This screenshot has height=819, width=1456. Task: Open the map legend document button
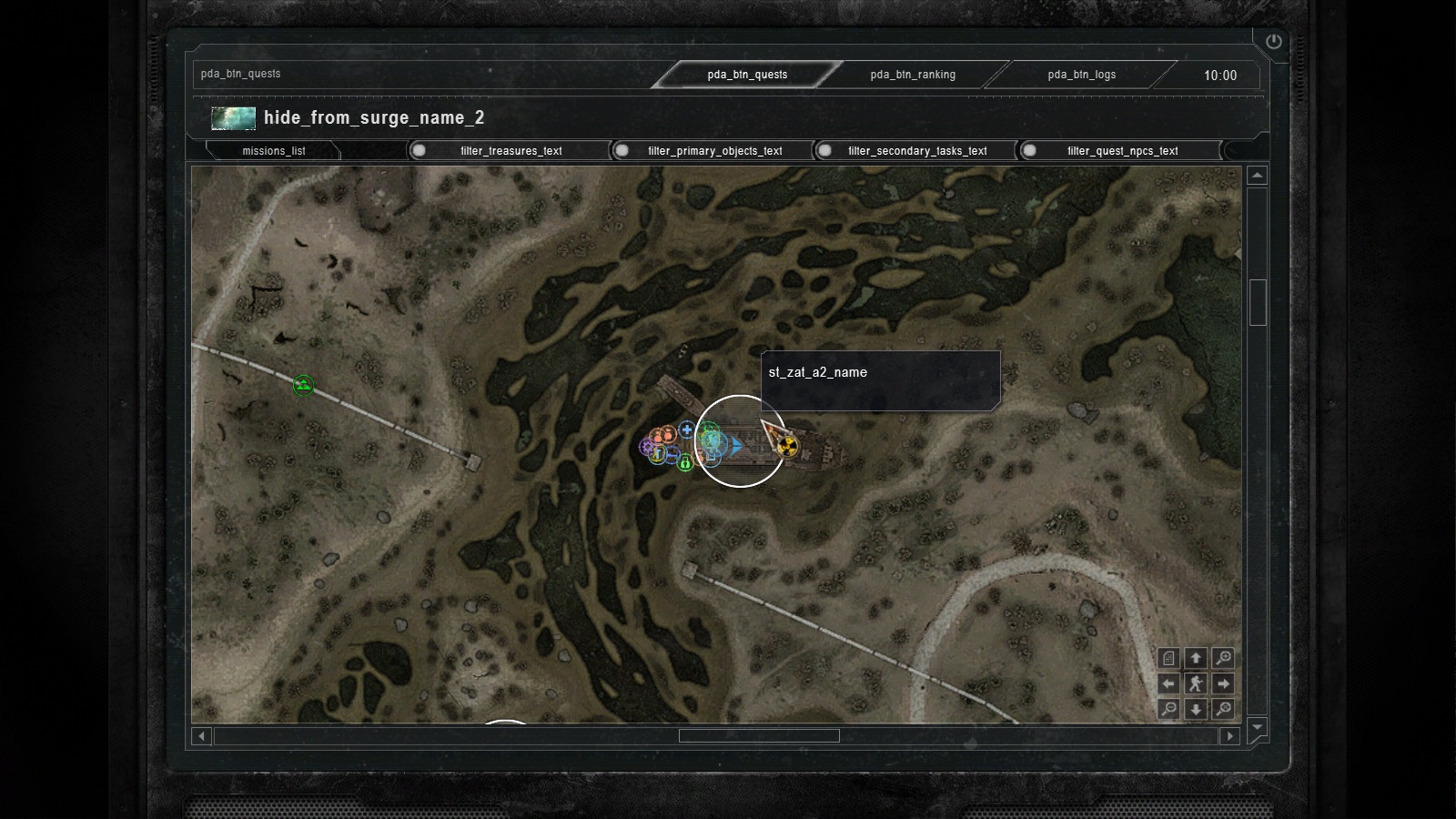(1169, 658)
